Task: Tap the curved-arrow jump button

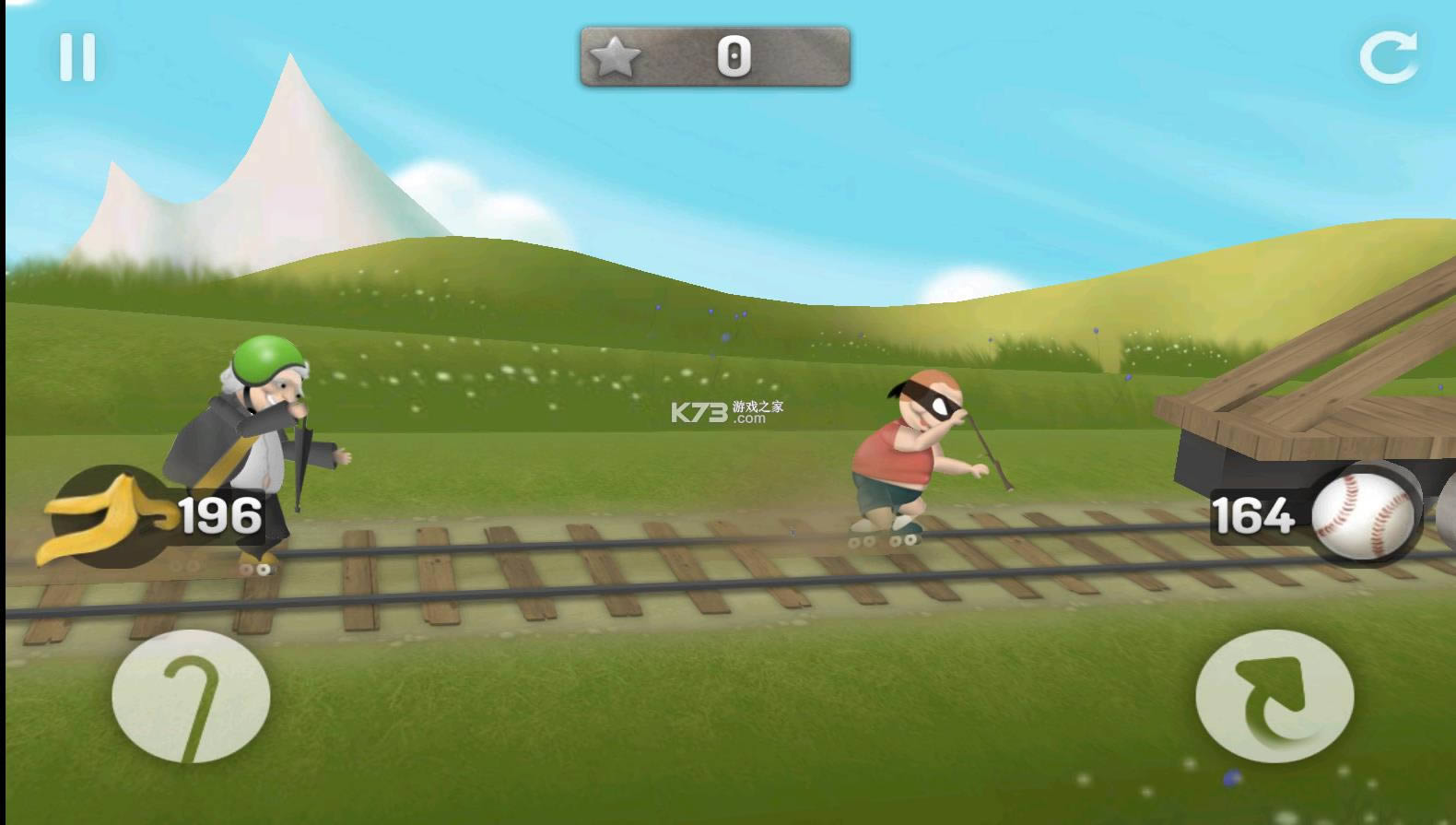Action: pos(1274,697)
